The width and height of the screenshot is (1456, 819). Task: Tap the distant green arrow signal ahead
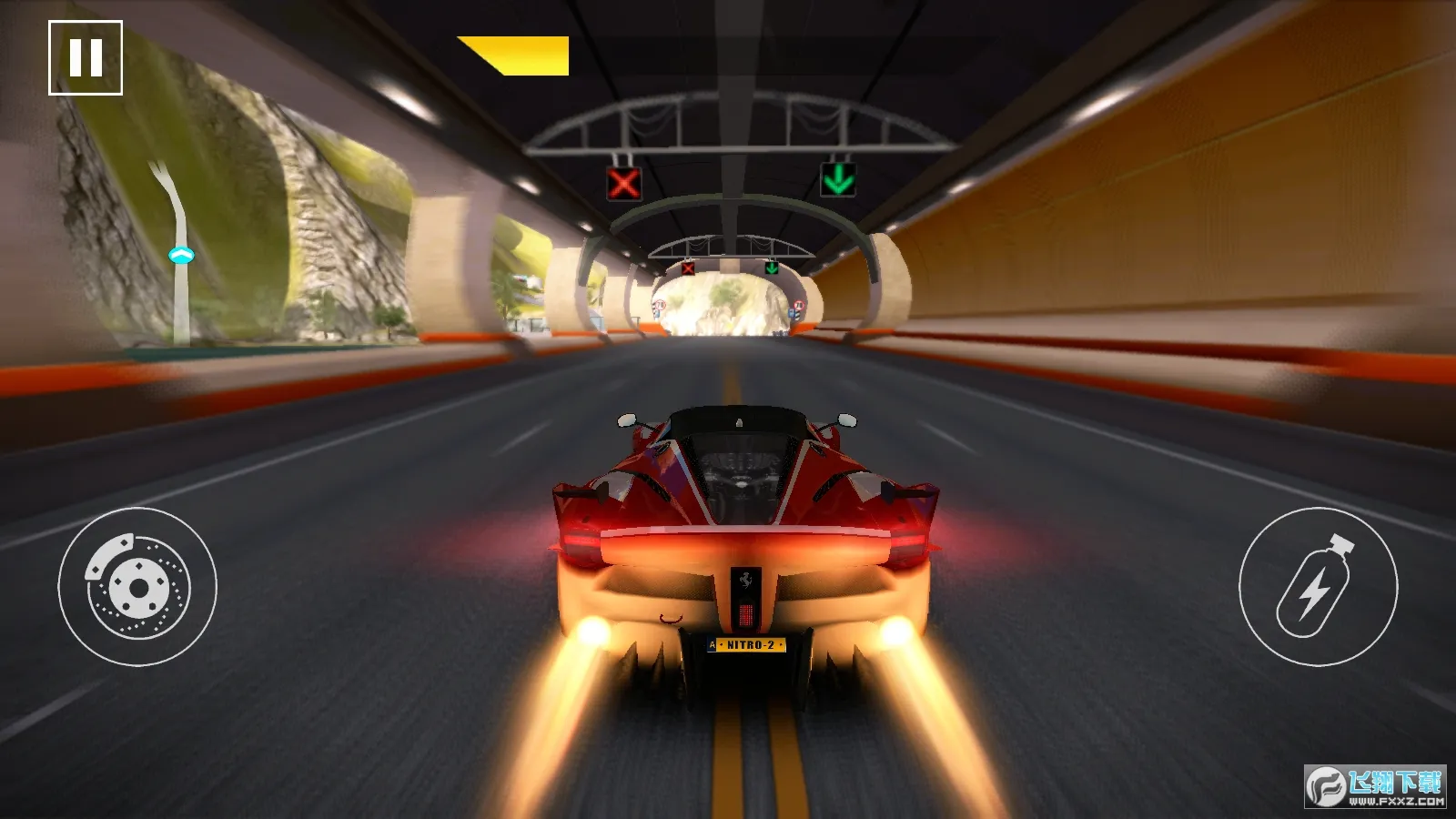click(770, 269)
